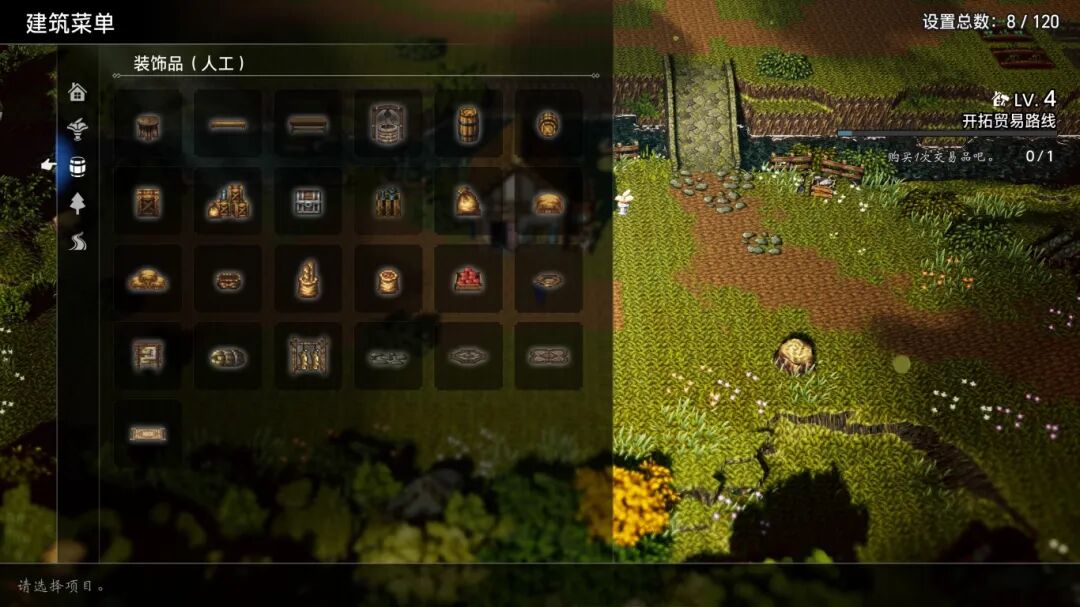The width and height of the screenshot is (1080, 607).
Task: Select the winding road category tab
Action: pyautogui.click(x=77, y=241)
